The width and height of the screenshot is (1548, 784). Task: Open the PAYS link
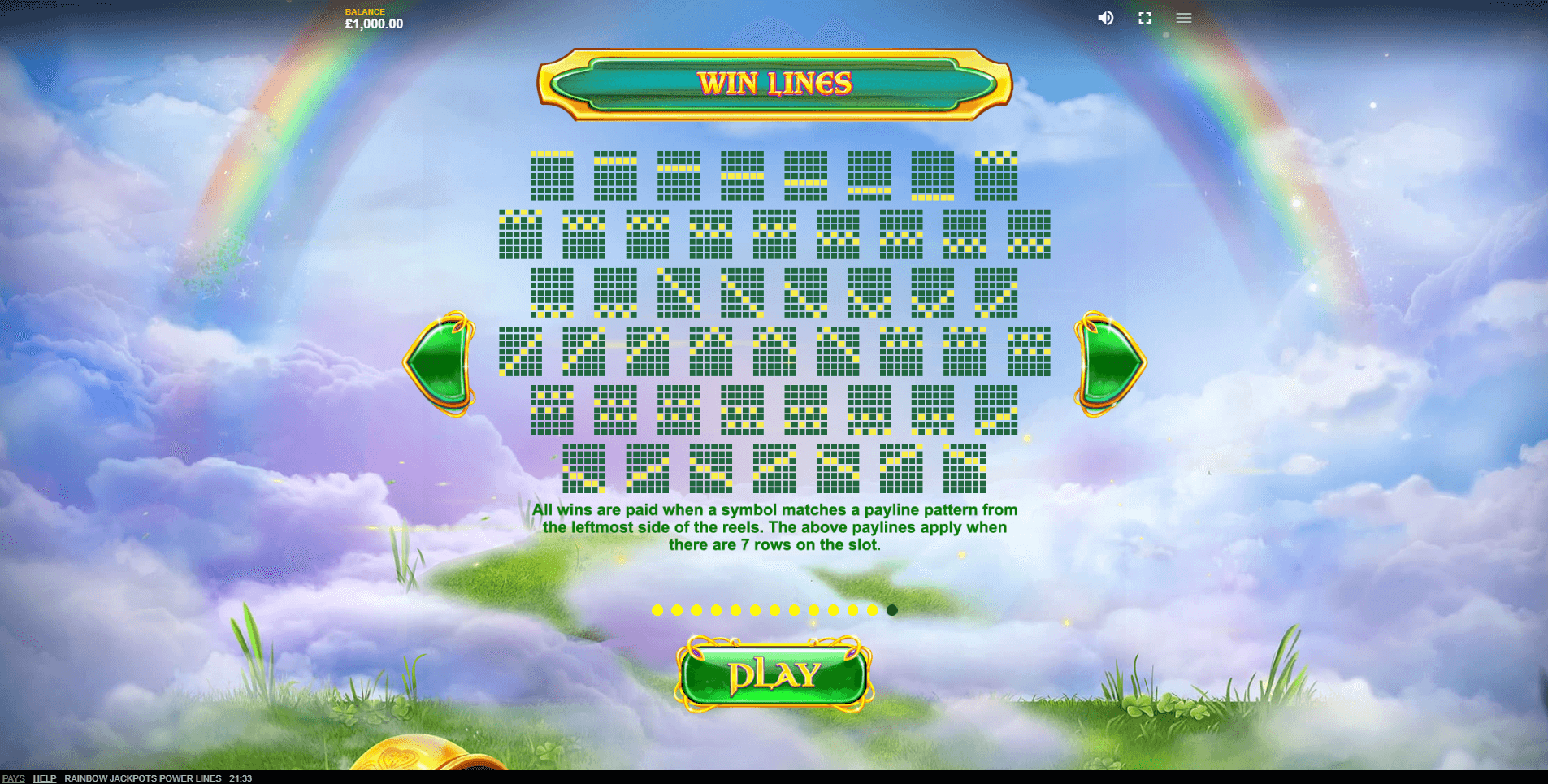(14, 778)
